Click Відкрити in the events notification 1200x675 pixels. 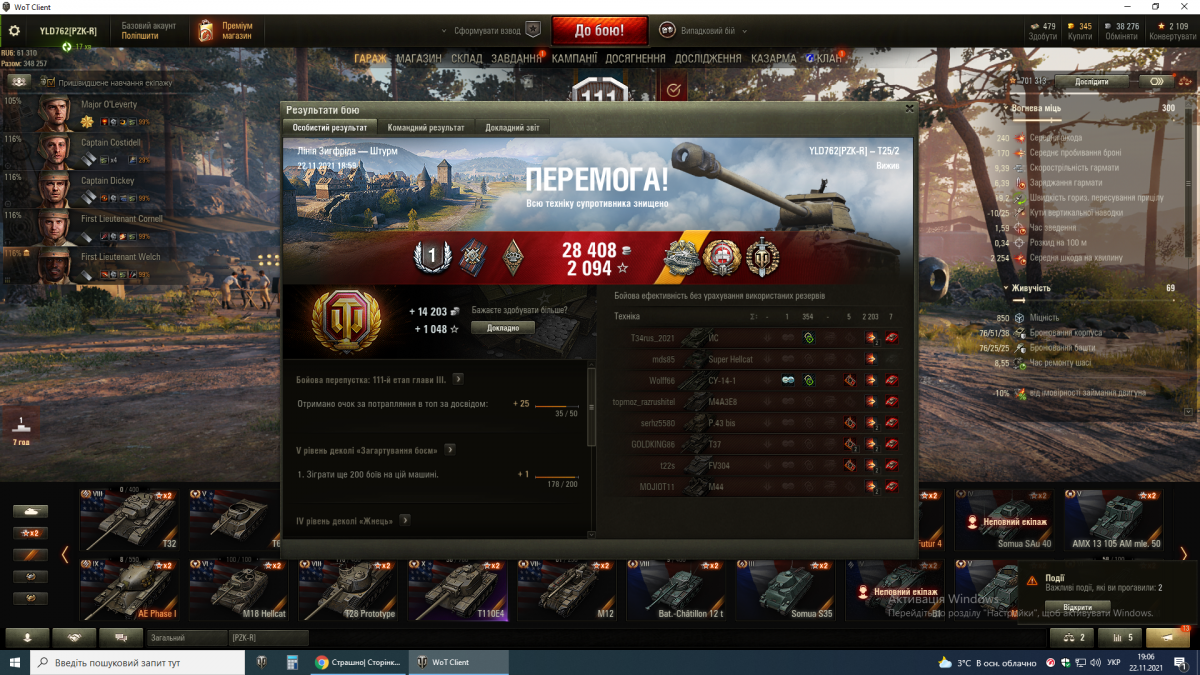click(1077, 607)
